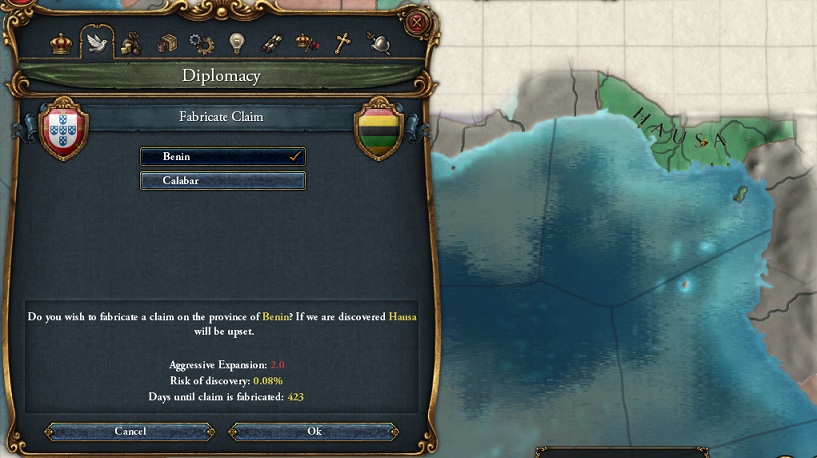Screen dimensions: 817x458
Task: Switch to the money bags Economy tab
Action: [x=131, y=43]
